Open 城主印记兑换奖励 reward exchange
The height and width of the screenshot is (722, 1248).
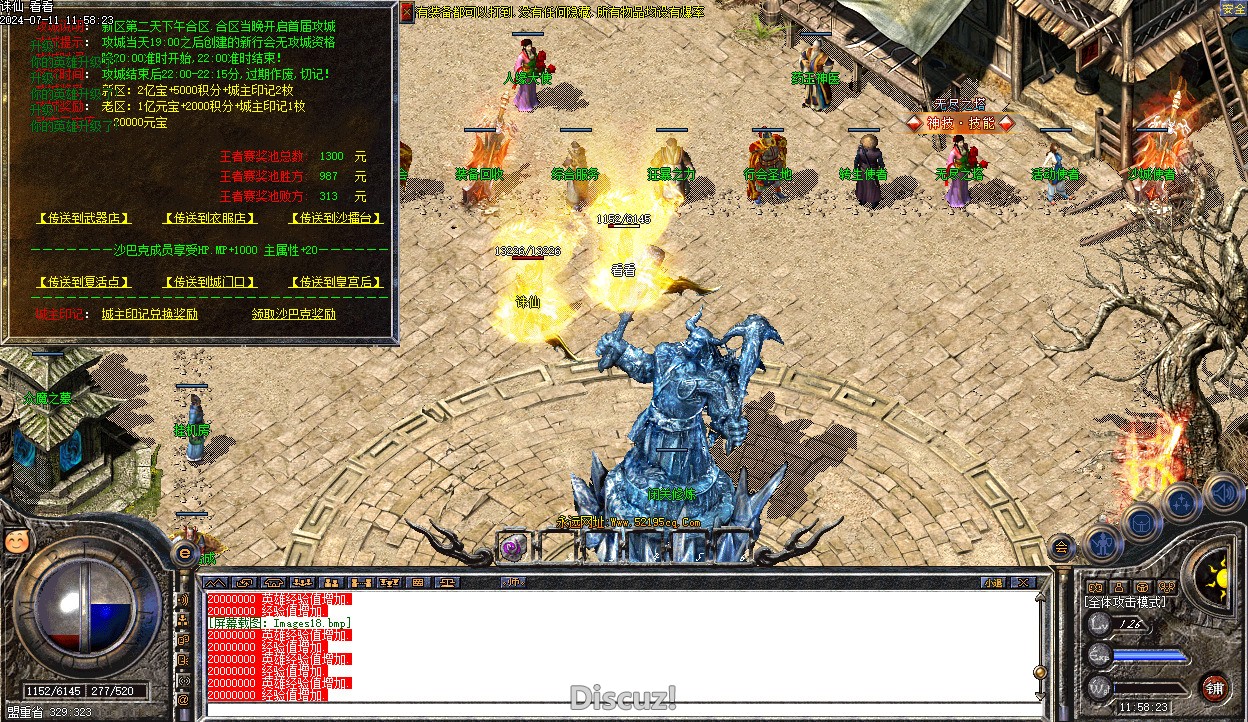pos(149,314)
